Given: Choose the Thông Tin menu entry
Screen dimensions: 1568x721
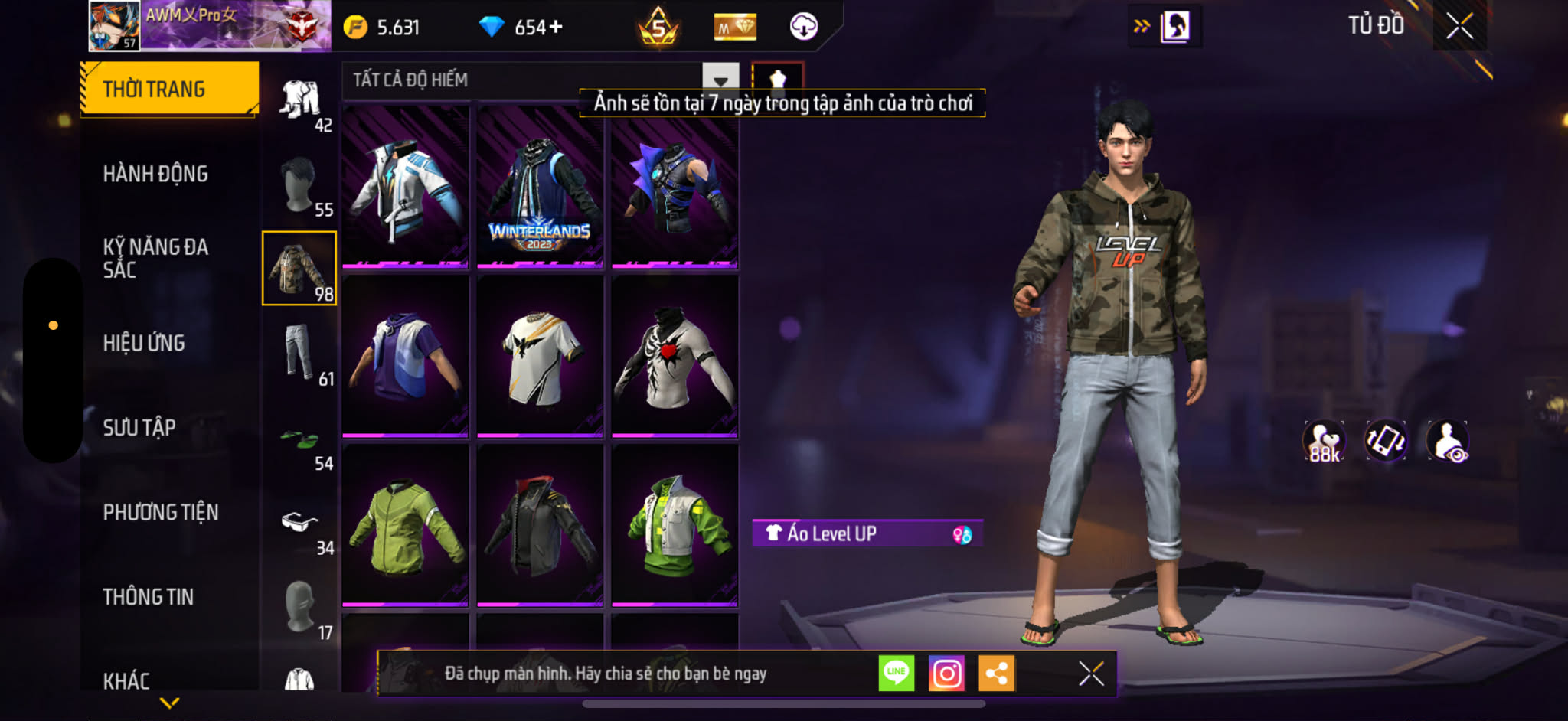Looking at the screenshot, I should pos(149,597).
